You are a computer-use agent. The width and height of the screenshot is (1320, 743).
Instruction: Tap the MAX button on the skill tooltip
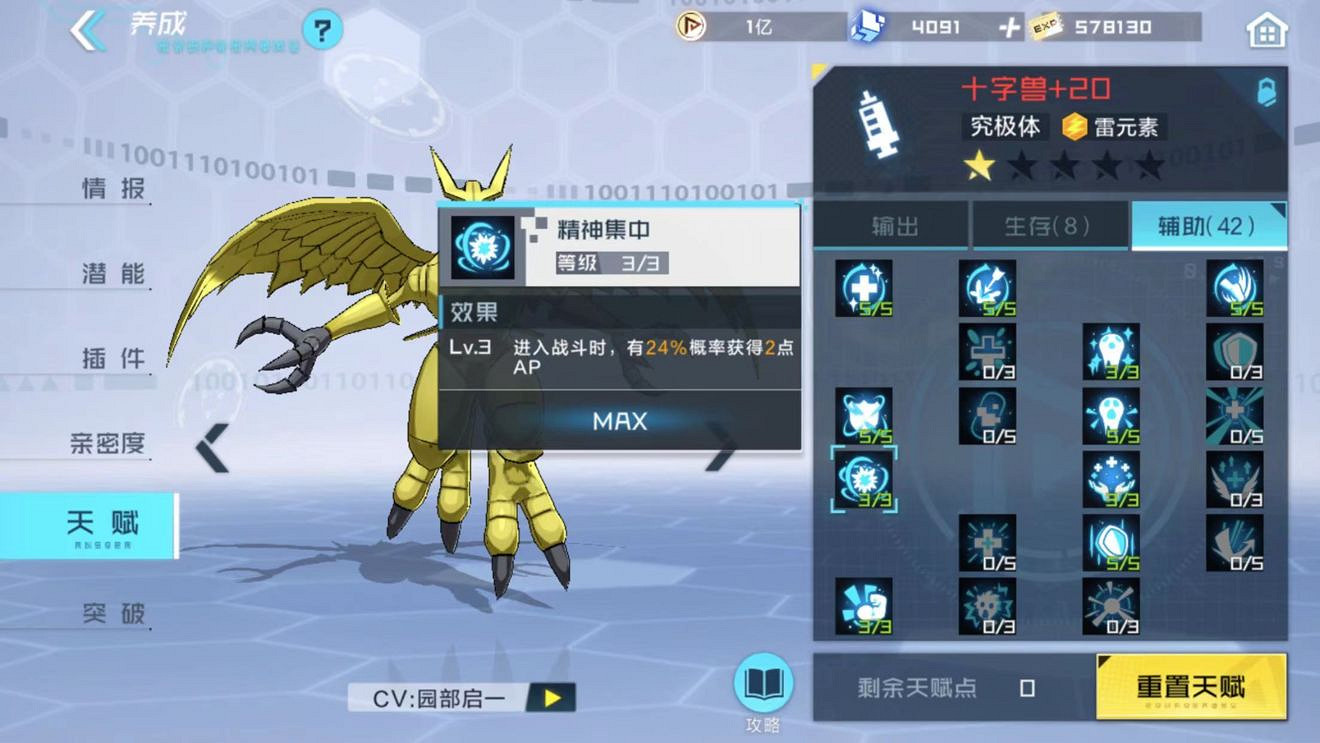tap(617, 421)
